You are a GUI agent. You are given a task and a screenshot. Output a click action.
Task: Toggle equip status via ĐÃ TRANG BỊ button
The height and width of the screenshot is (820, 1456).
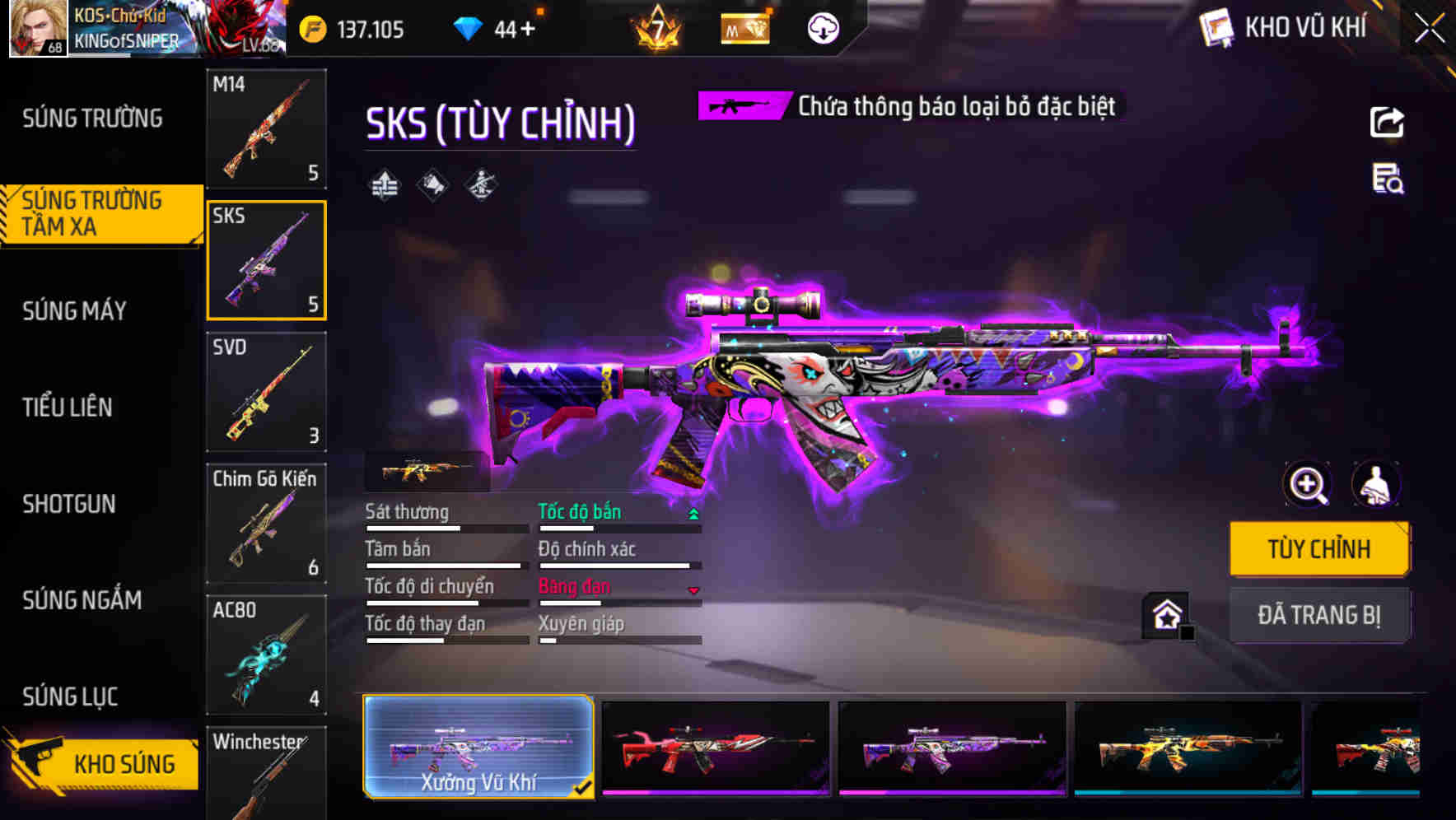coord(1319,615)
